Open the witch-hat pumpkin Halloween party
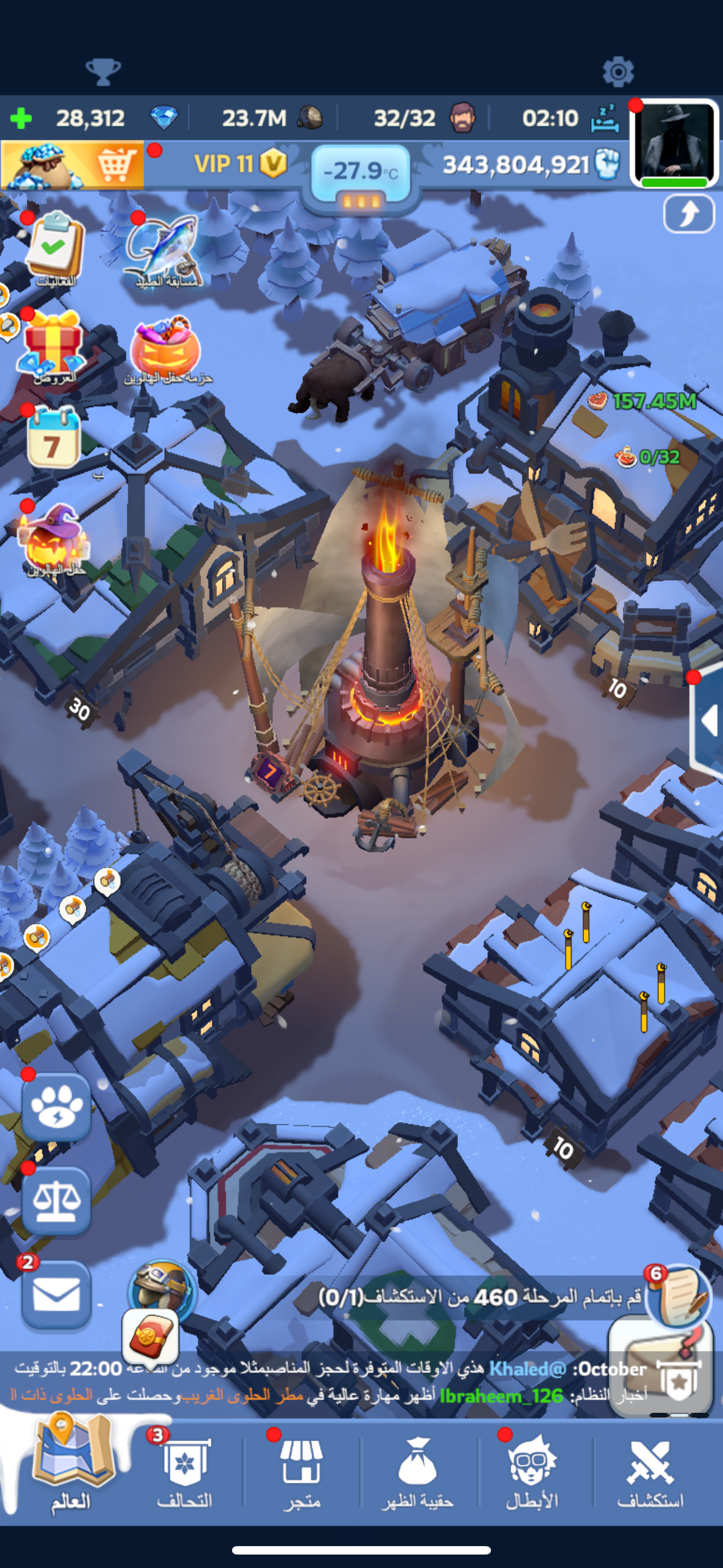723x1568 pixels. pyautogui.click(x=54, y=538)
